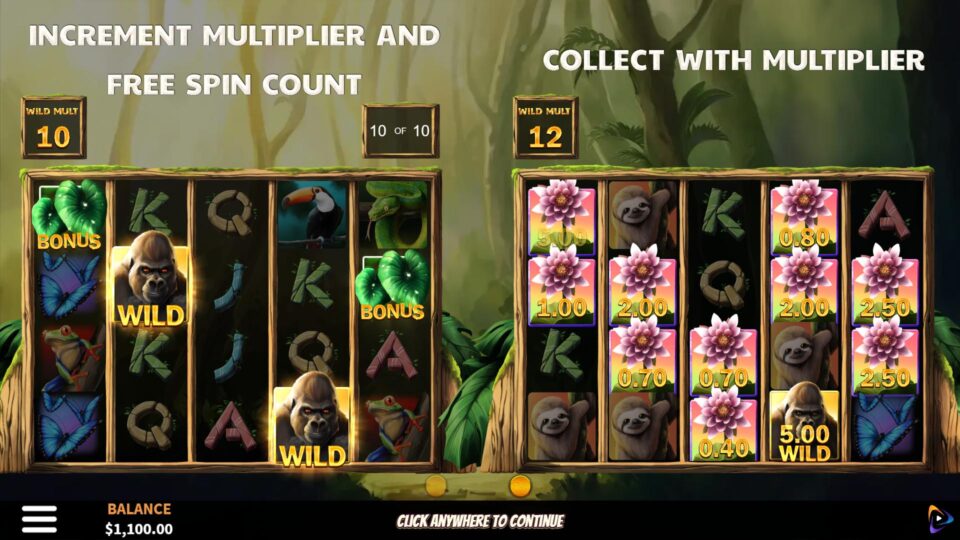Click the colorful triangle provider logo

pyautogui.click(x=939, y=518)
